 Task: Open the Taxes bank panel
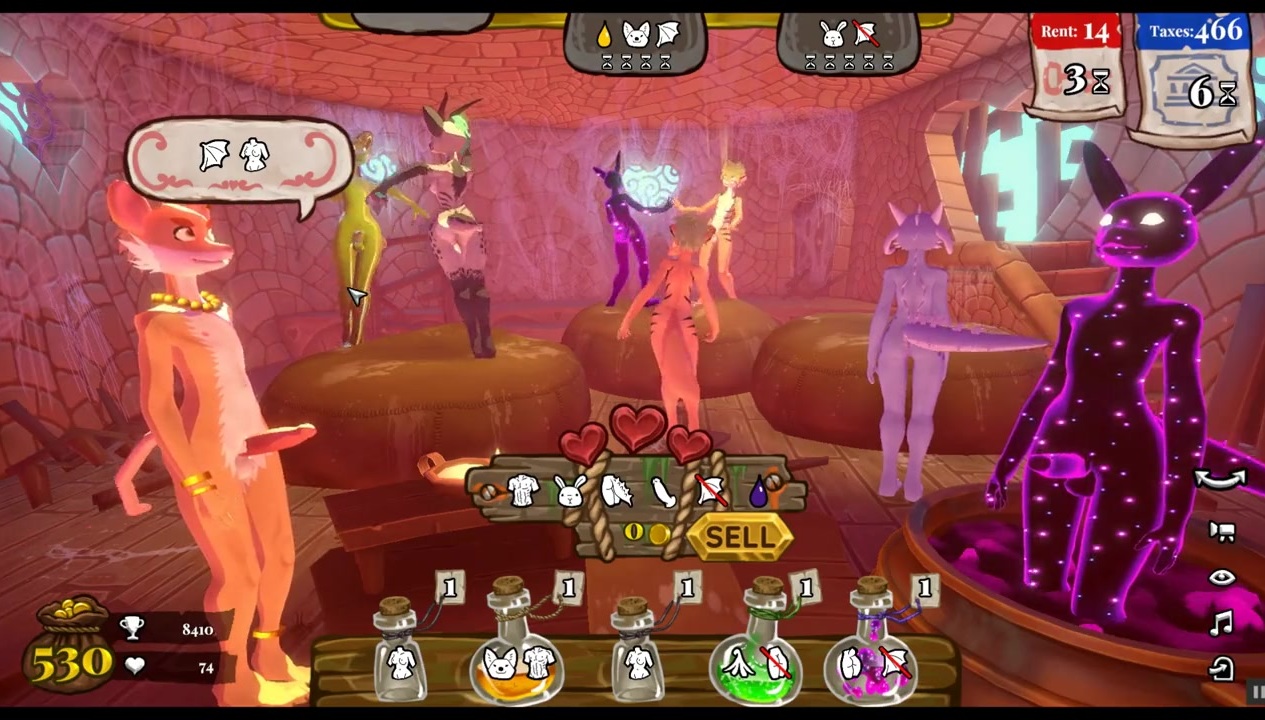click(1192, 77)
